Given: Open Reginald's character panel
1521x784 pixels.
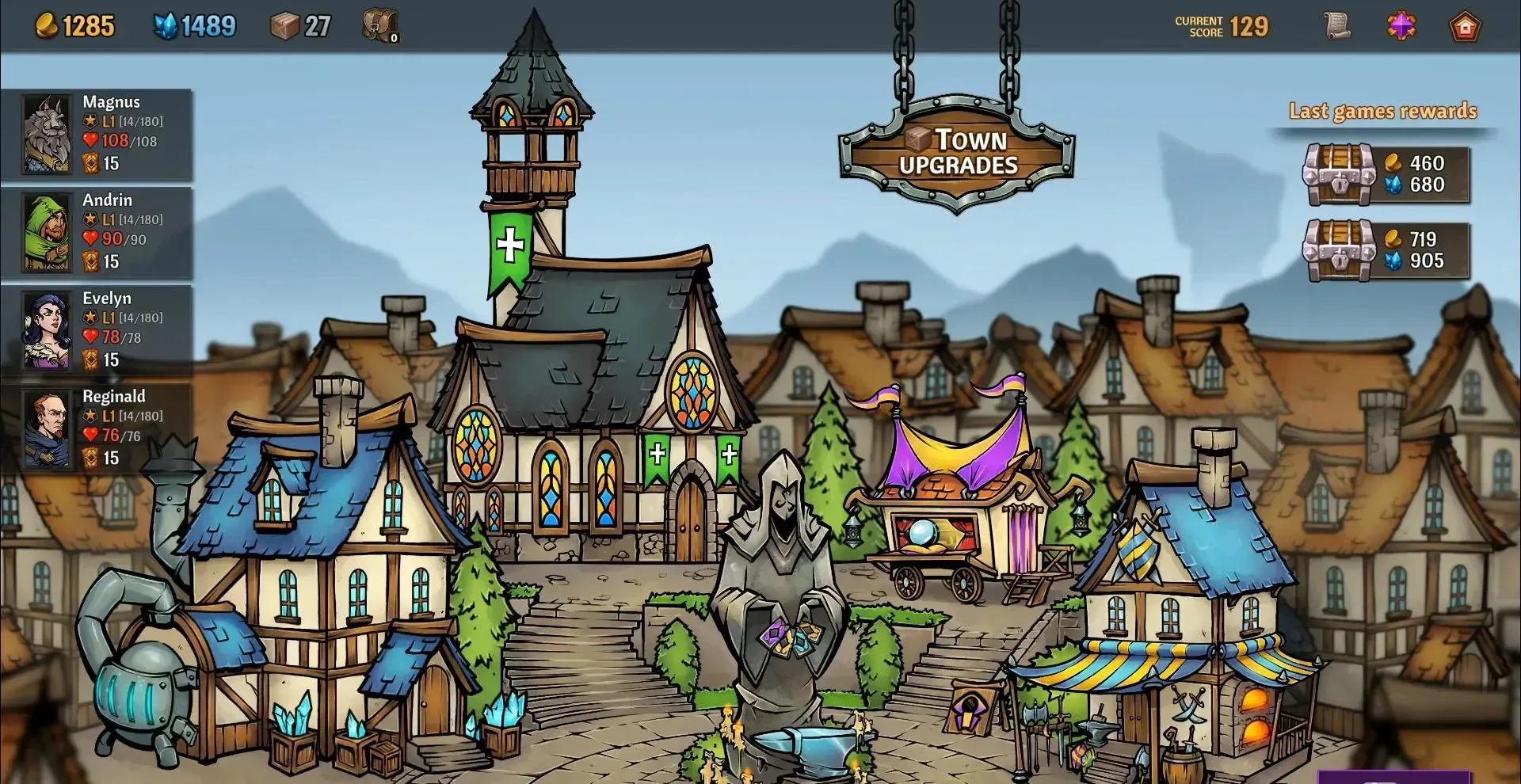Looking at the screenshot, I should (97, 428).
